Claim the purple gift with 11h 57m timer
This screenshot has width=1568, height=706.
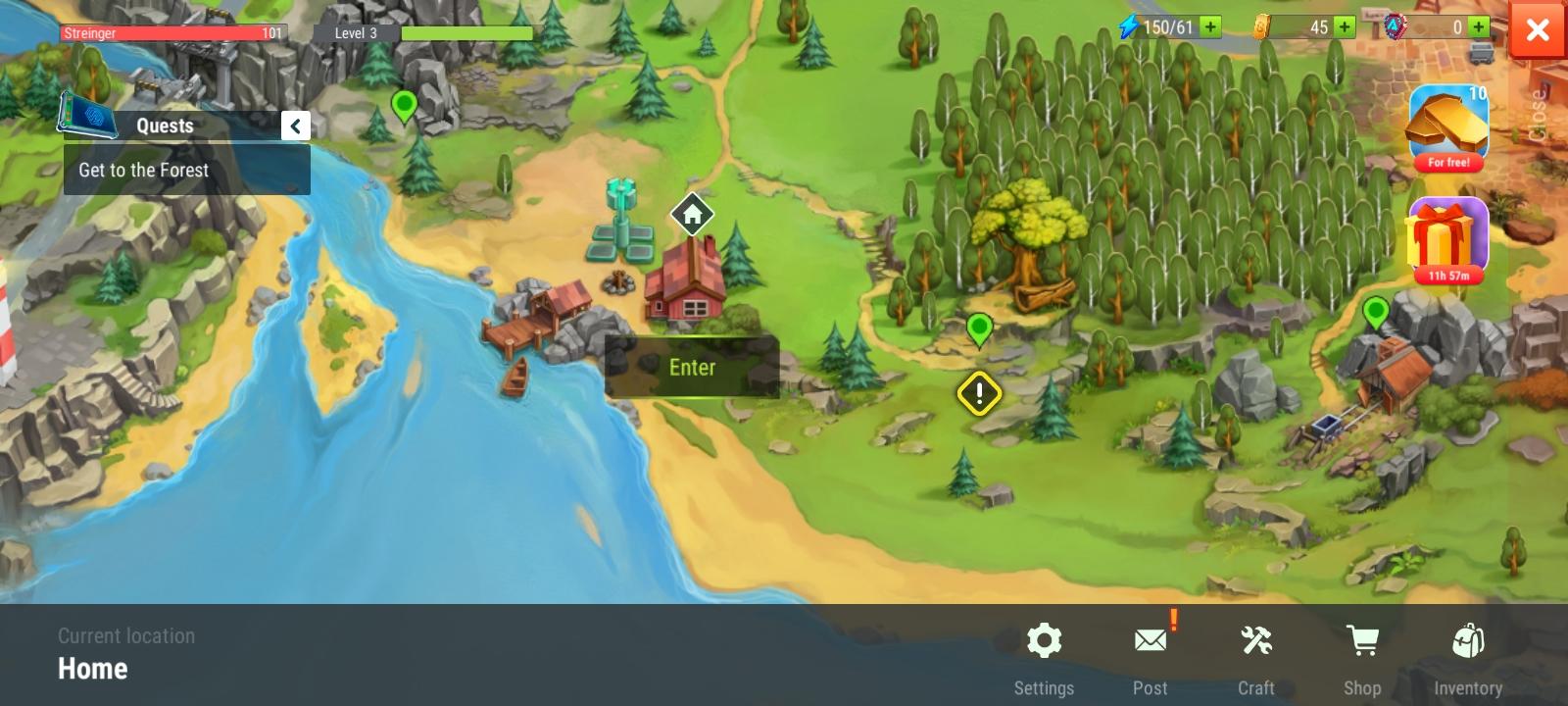(x=1447, y=238)
